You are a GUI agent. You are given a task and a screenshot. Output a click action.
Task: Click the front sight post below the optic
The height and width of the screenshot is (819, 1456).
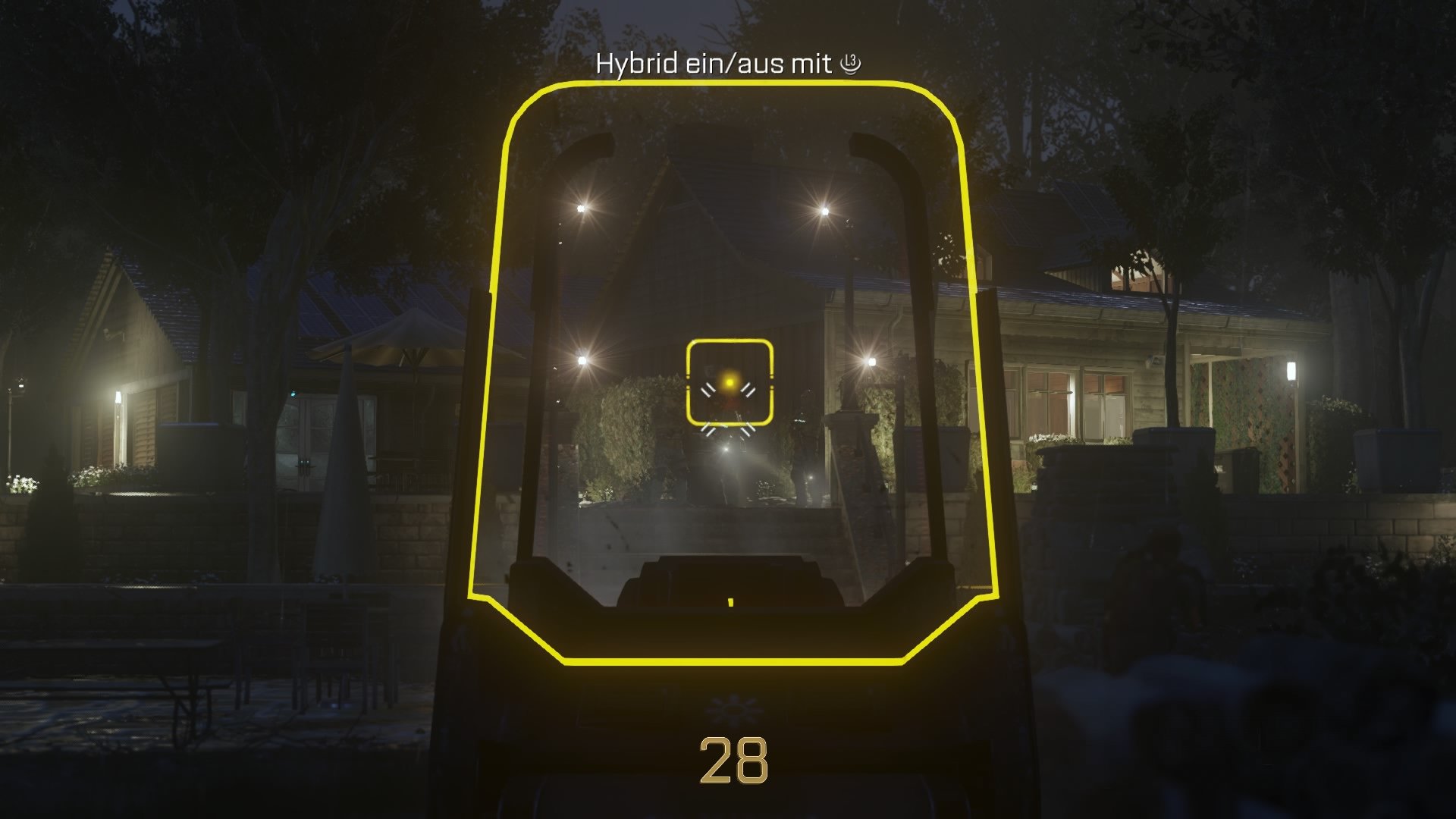point(730,603)
